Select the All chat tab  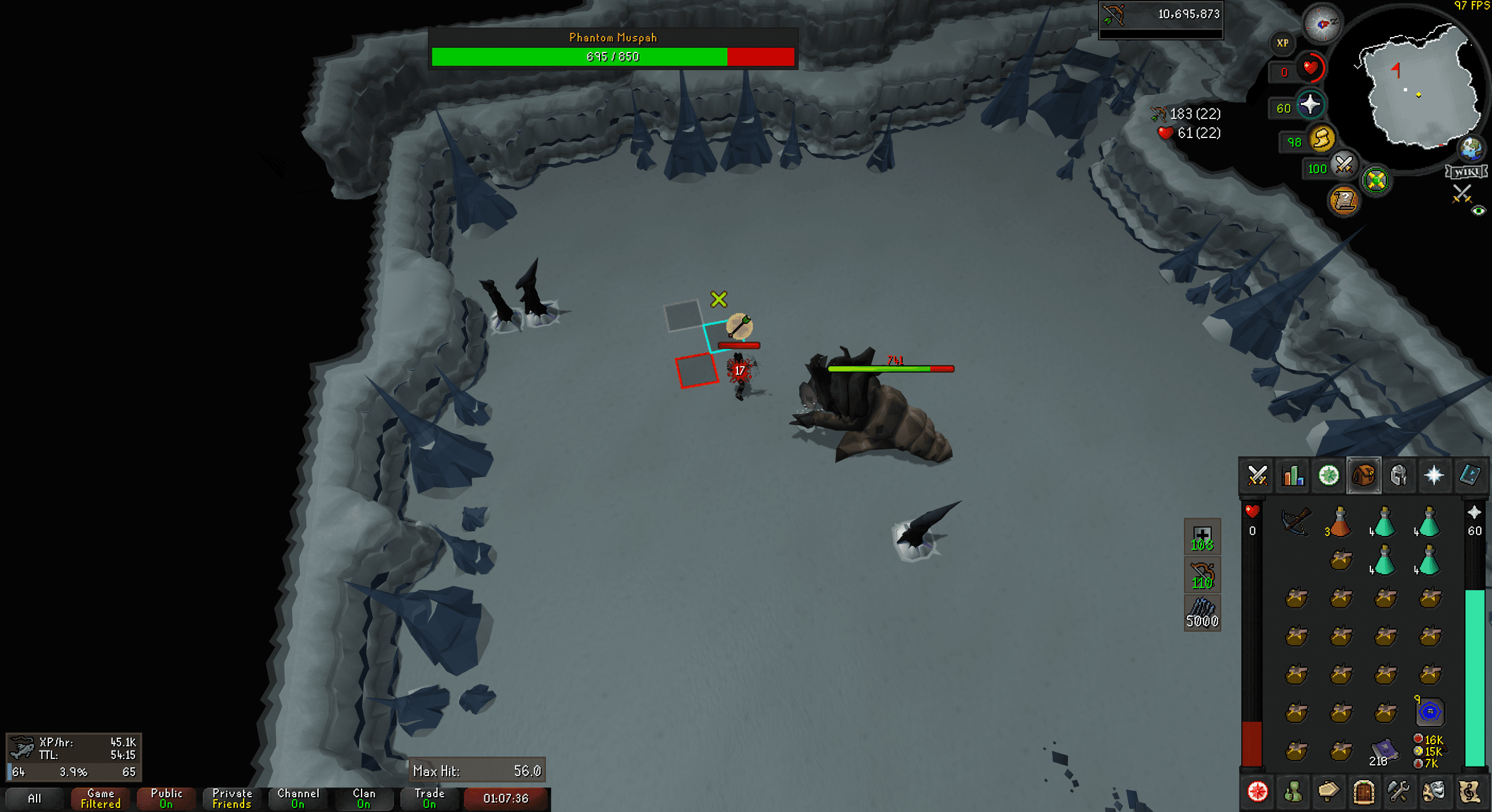click(x=35, y=799)
